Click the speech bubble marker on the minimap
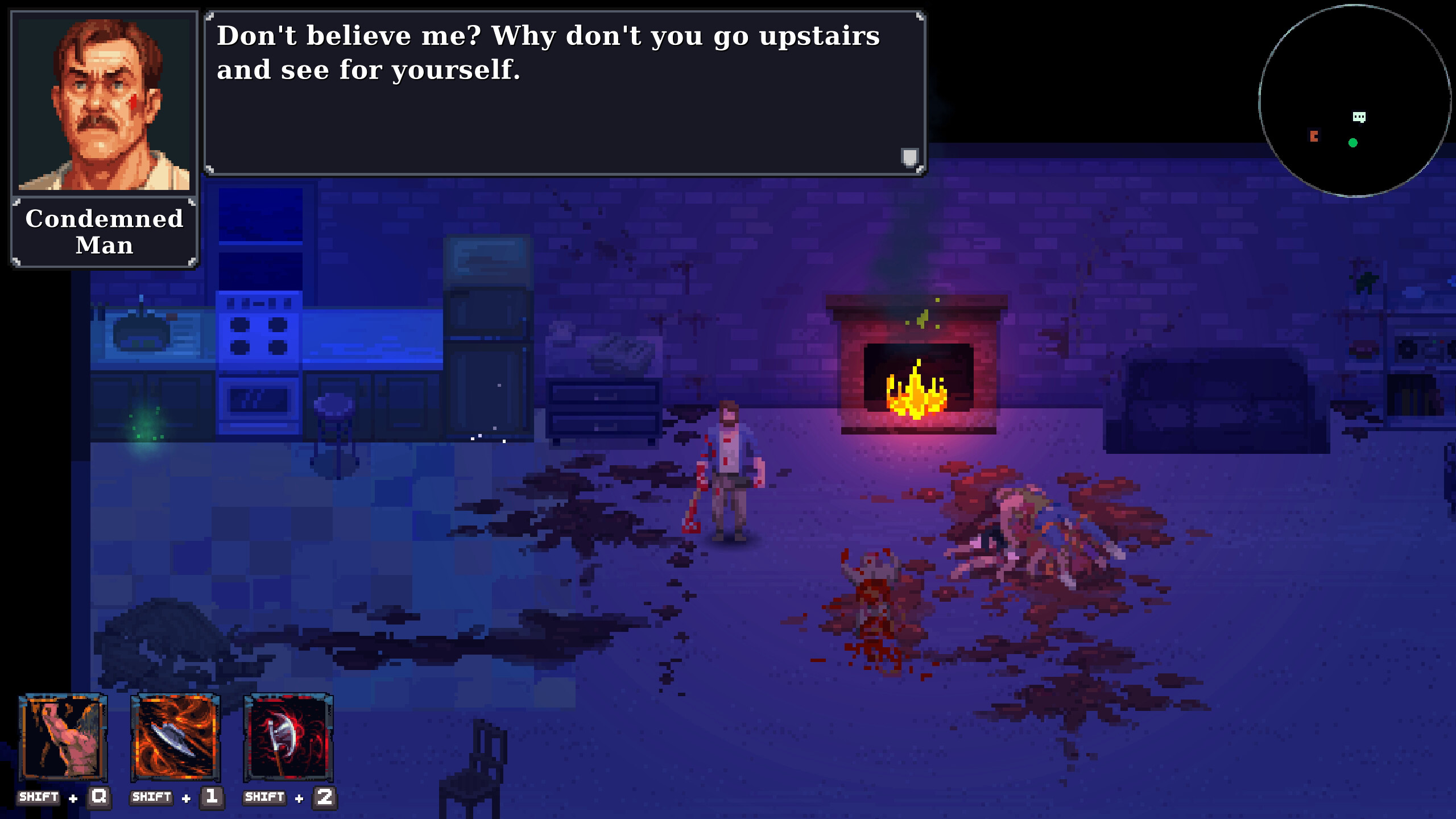This screenshot has height=819, width=1456. click(1360, 117)
